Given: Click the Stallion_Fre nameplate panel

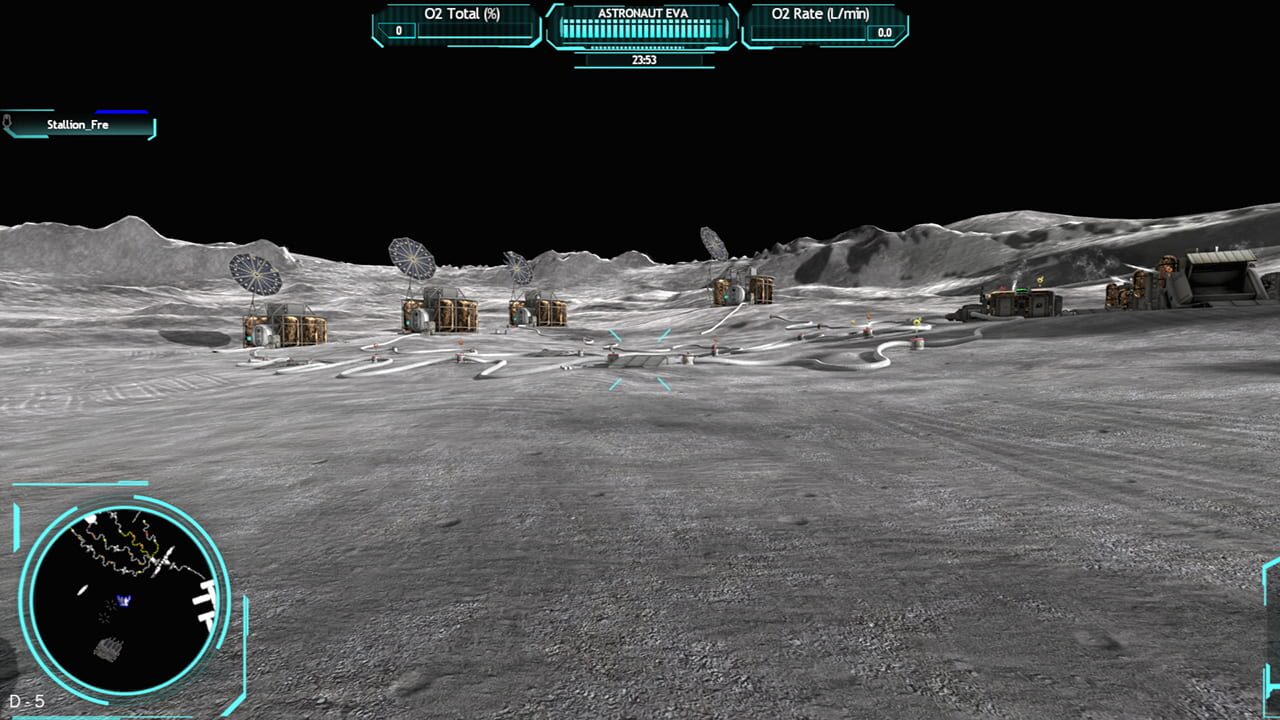Looking at the screenshot, I should point(78,125).
